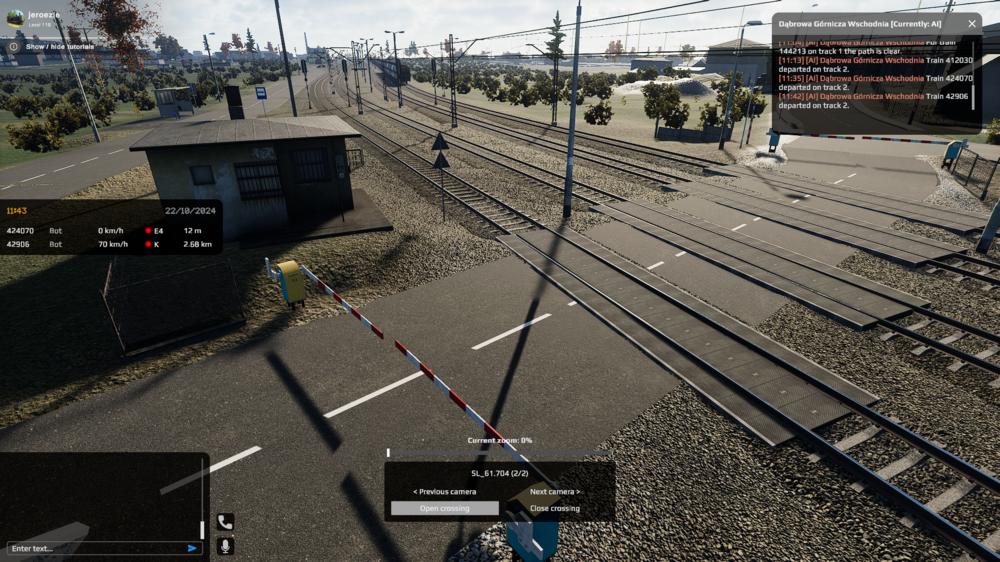Focus the Enter text chat field

pos(95,548)
